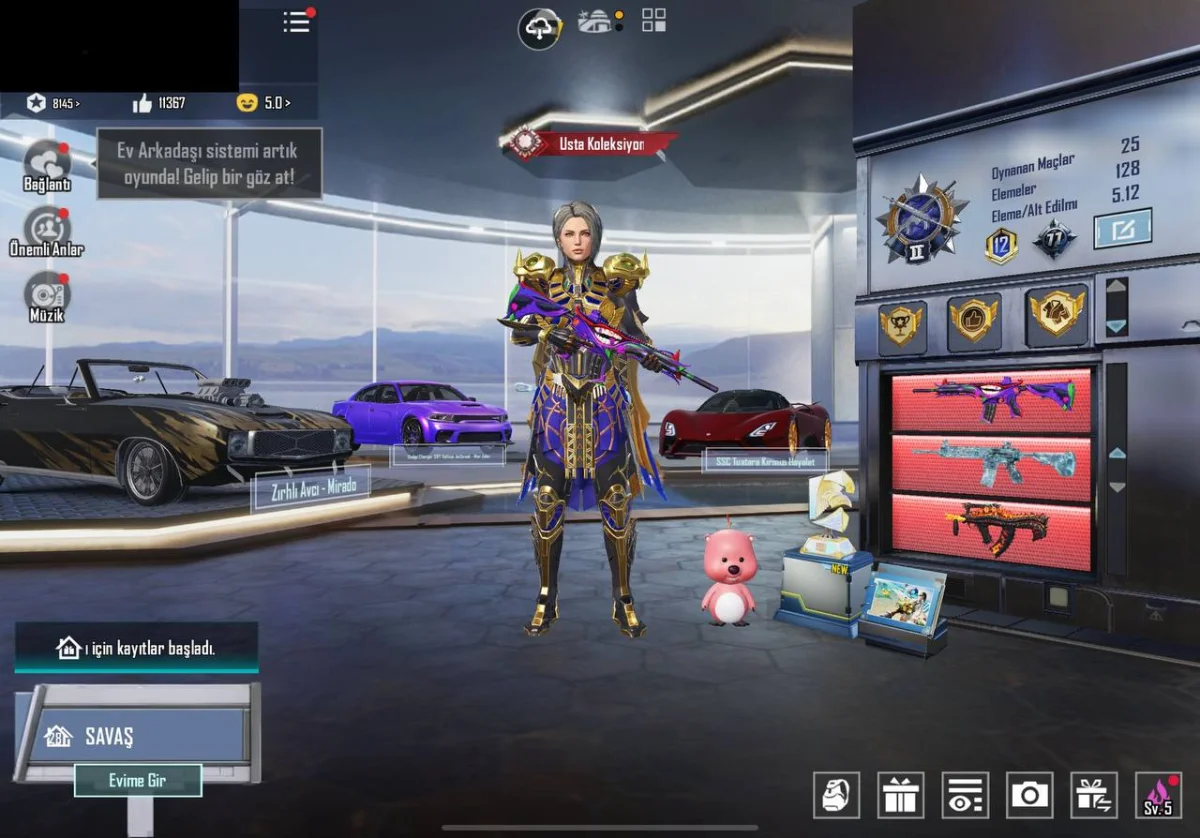Select the purple rifle skin slot
Viewport: 1200px width, 838px height.
(990, 400)
